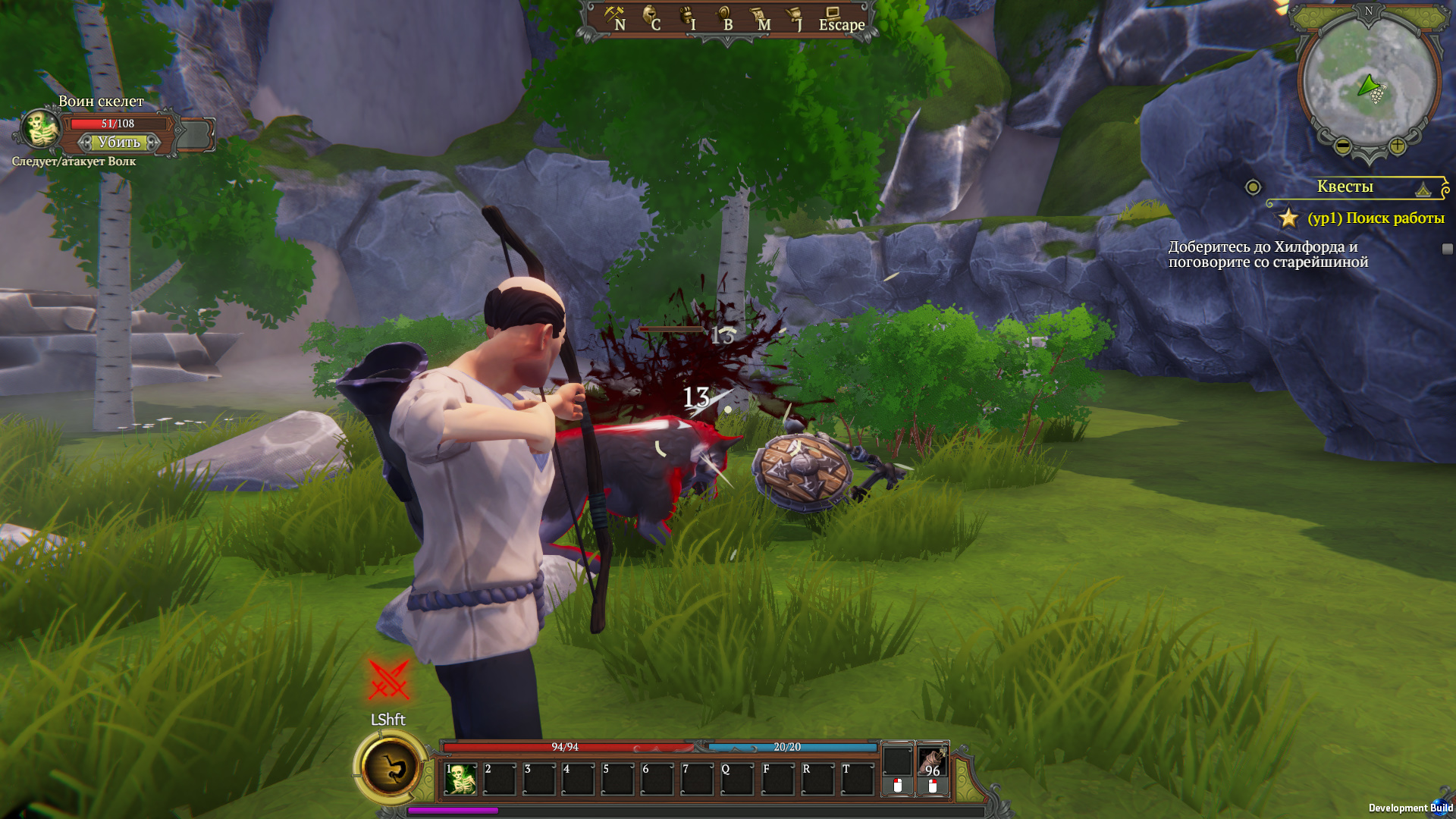This screenshot has height=819, width=1456.
Task: Zoom out the minimap with minus button
Action: point(1342,146)
